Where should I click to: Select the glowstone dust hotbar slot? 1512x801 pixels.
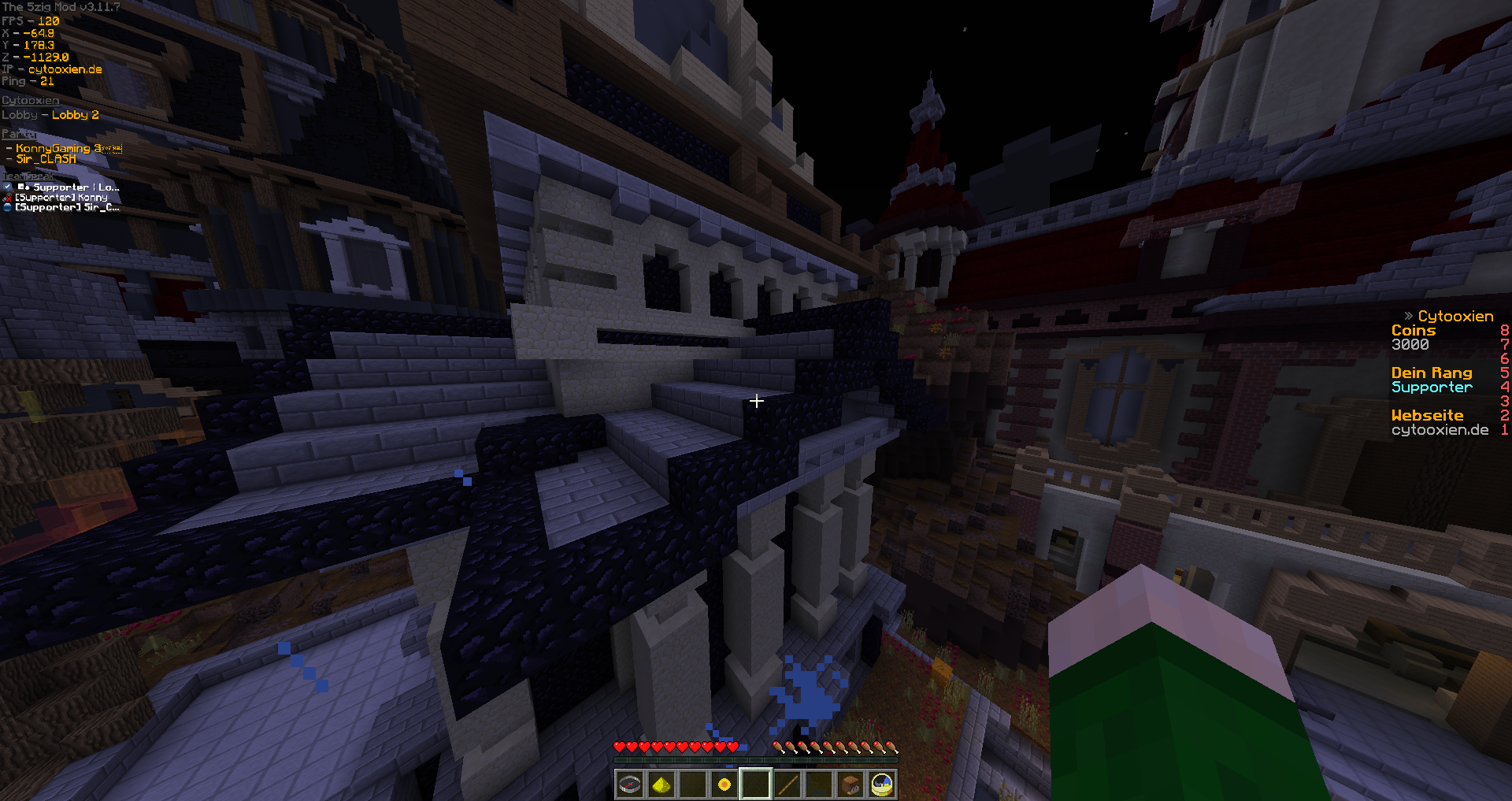(661, 784)
